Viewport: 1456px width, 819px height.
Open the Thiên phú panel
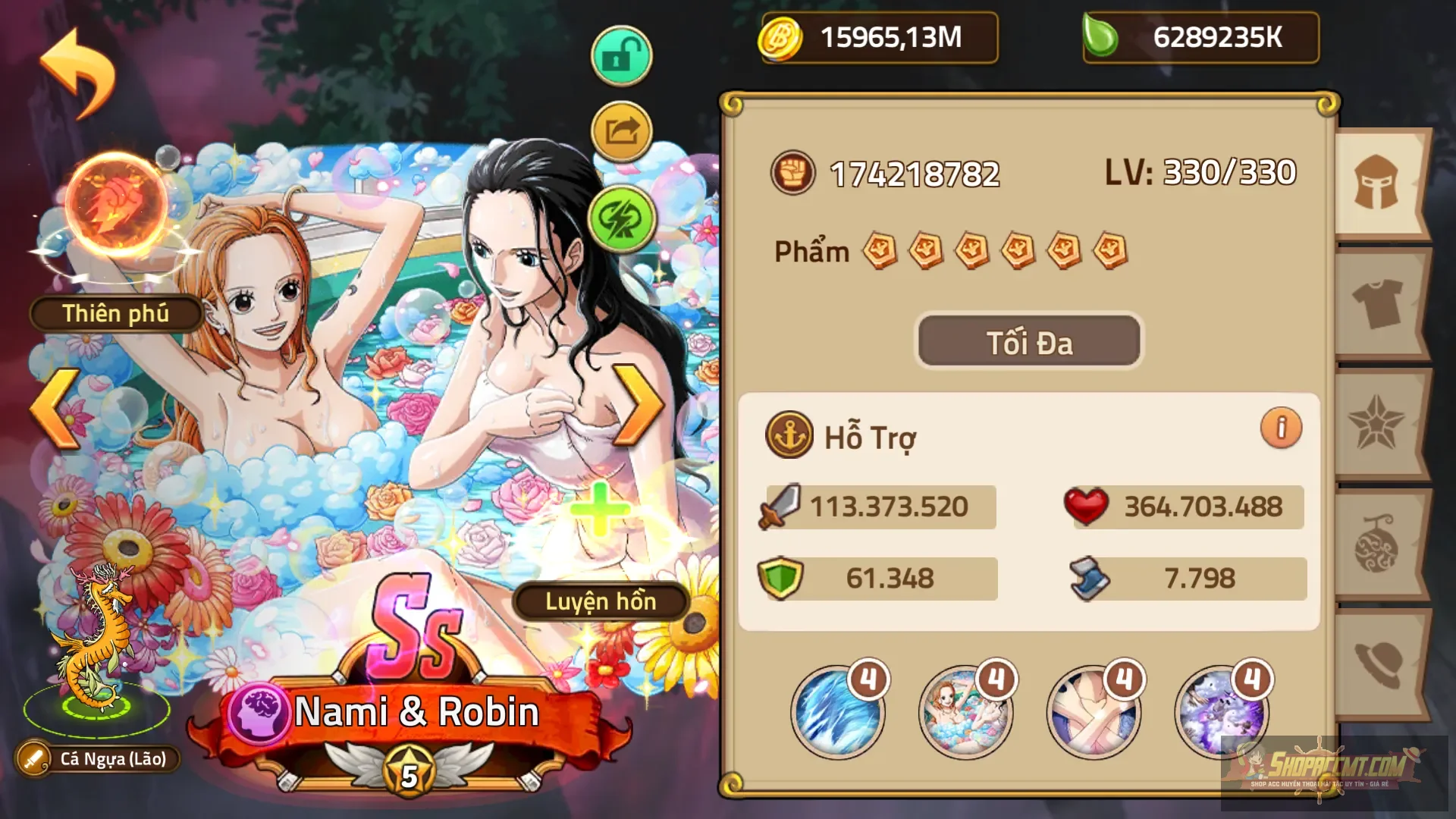pyautogui.click(x=115, y=313)
